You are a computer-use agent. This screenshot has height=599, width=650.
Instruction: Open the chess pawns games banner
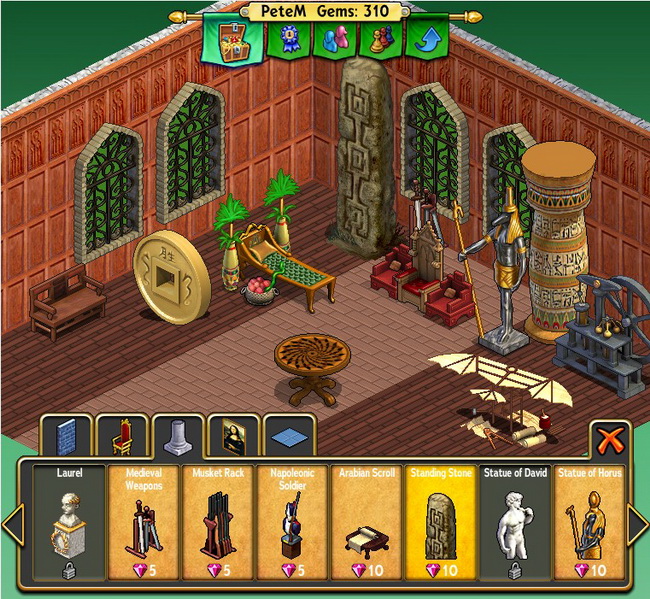(381, 39)
